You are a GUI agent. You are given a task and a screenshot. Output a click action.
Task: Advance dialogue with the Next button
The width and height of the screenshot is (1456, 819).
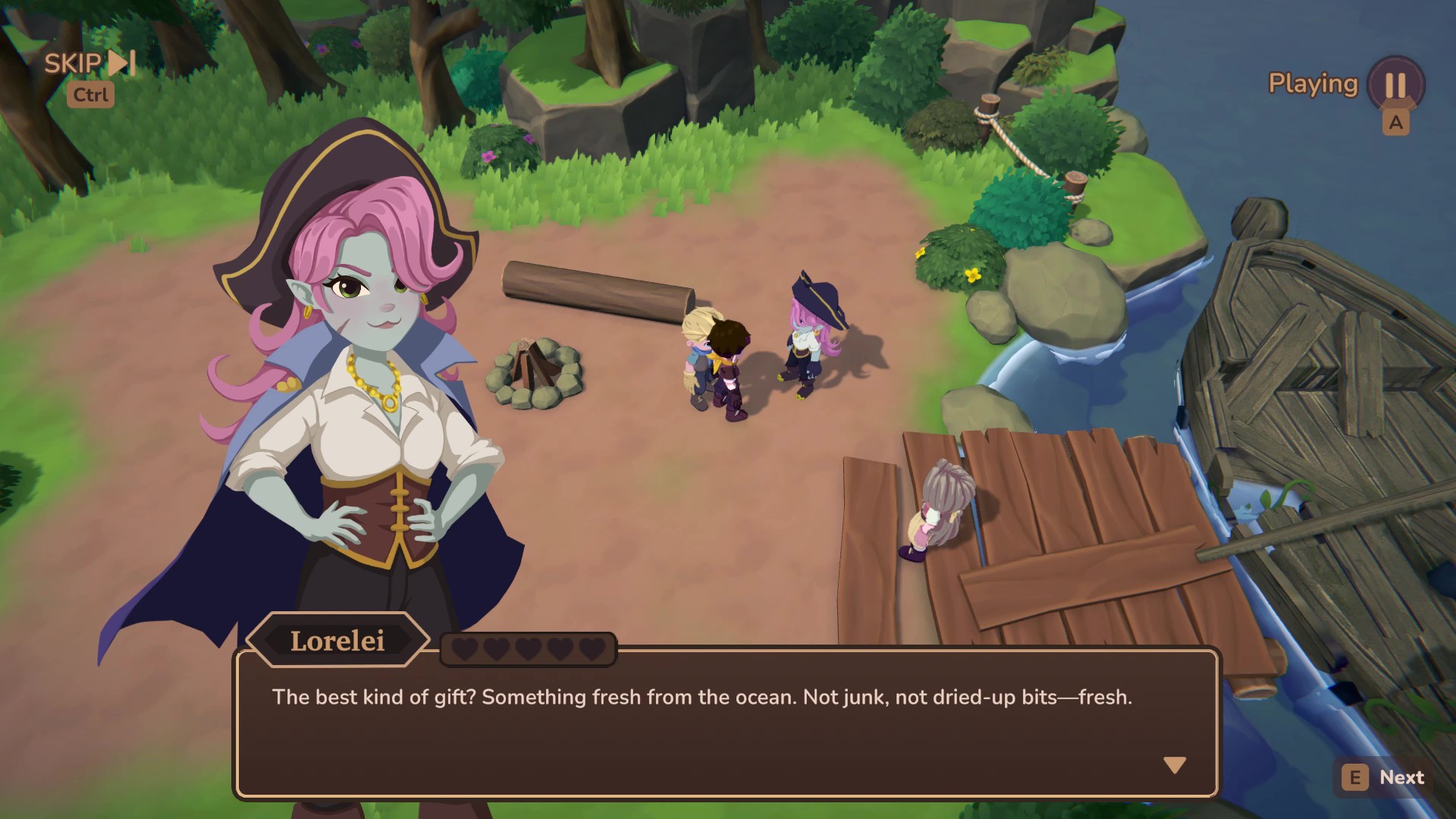[1385, 777]
